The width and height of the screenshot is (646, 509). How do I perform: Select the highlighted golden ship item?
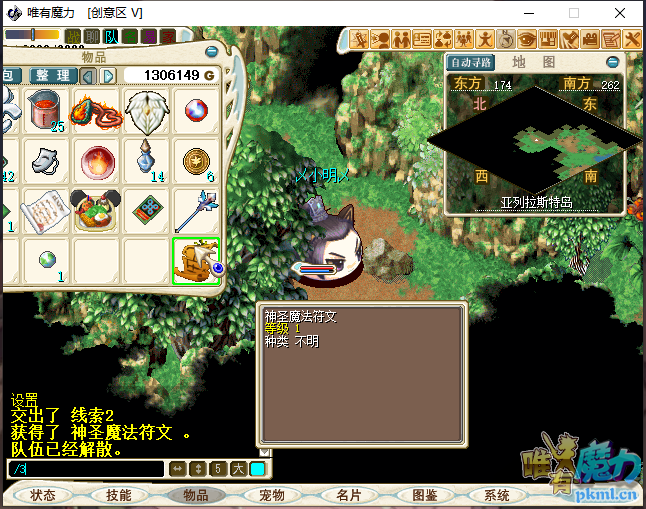click(x=196, y=260)
